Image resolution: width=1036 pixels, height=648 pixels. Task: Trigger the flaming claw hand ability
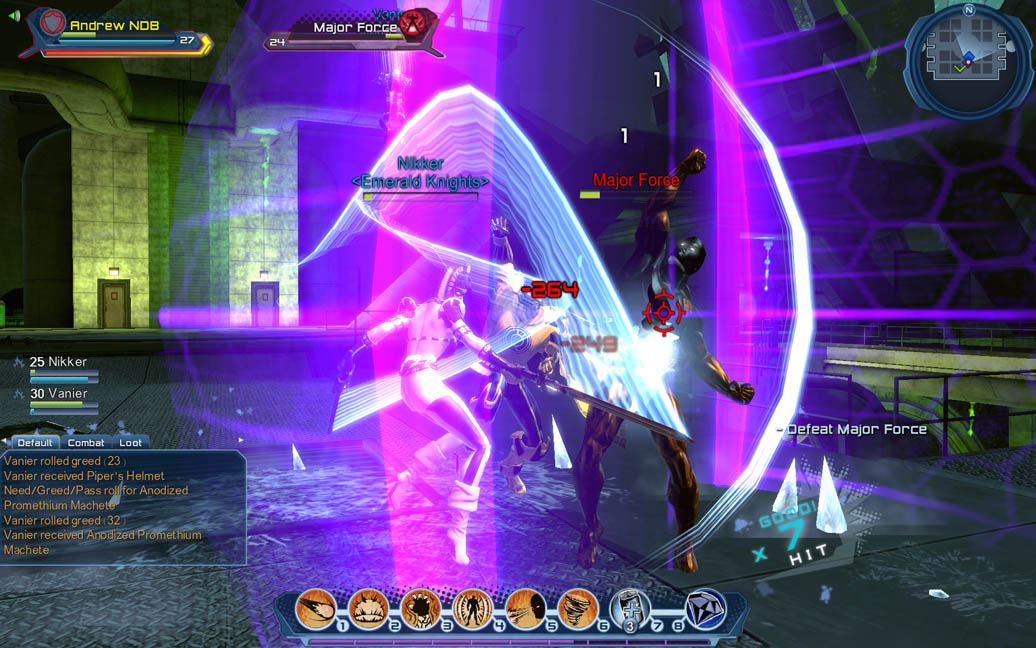[420, 608]
